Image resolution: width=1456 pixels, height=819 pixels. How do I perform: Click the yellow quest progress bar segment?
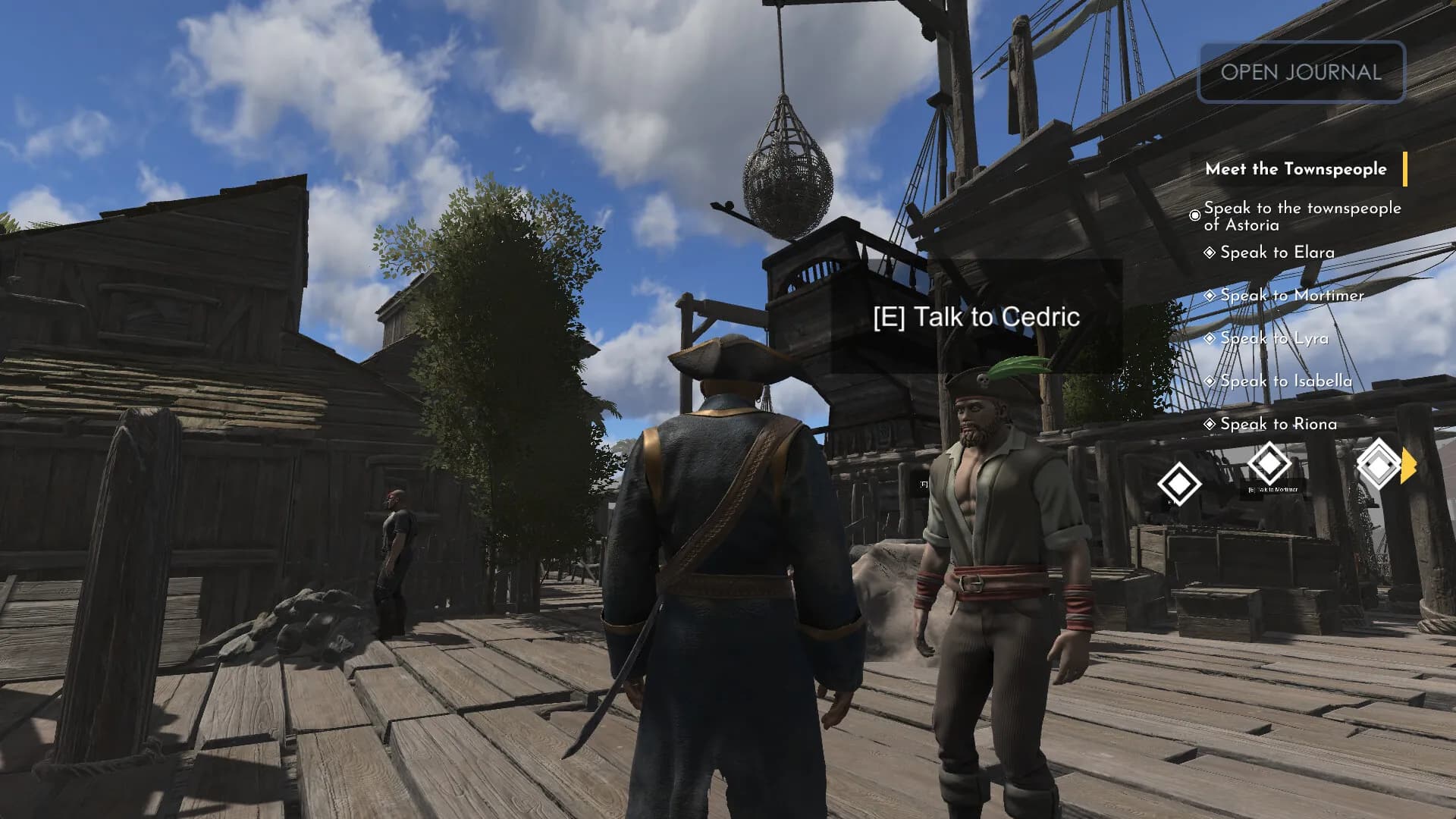pos(1407,170)
